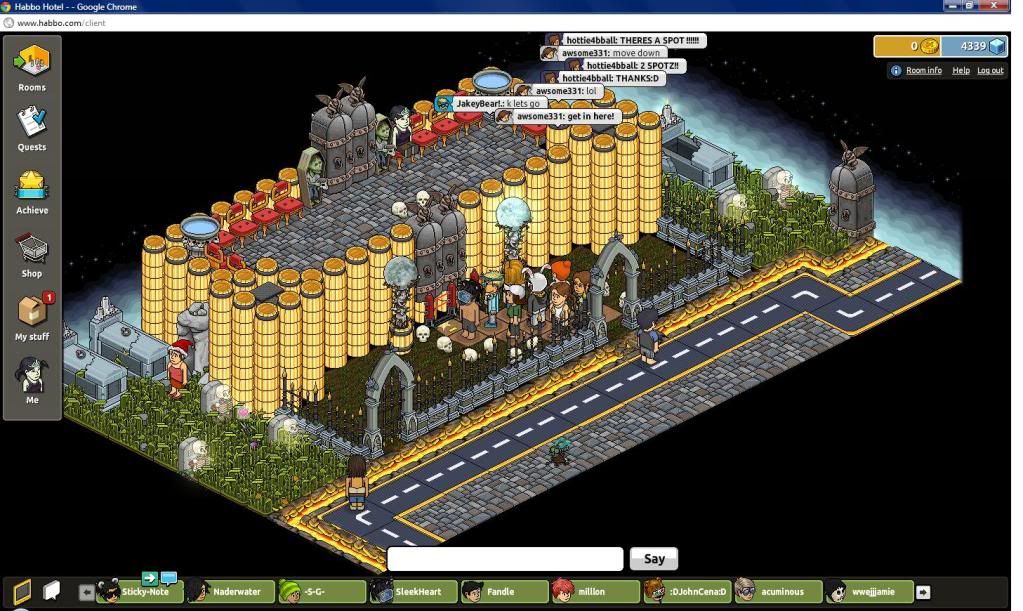Show more friends with the right arrow

(x=923, y=592)
